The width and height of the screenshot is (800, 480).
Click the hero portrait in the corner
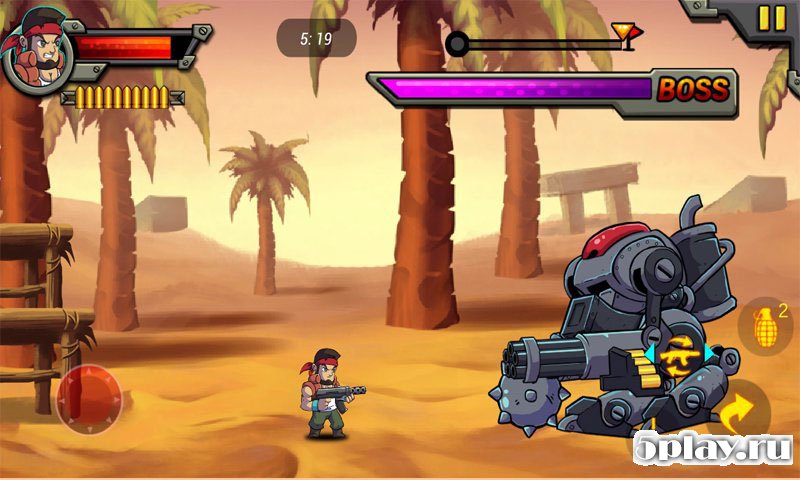pyautogui.click(x=34, y=49)
